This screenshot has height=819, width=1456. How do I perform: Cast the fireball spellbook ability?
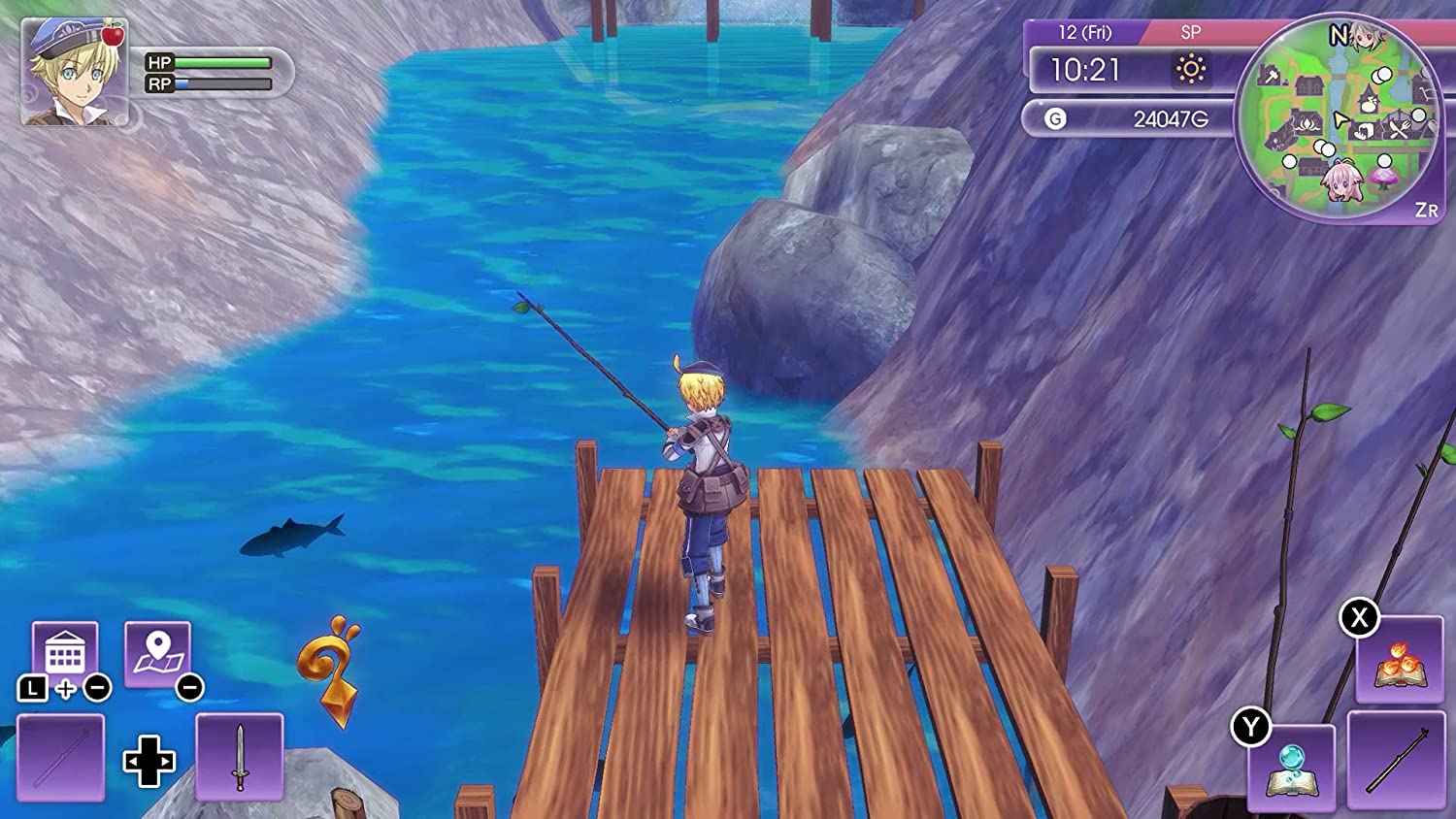click(x=1400, y=662)
